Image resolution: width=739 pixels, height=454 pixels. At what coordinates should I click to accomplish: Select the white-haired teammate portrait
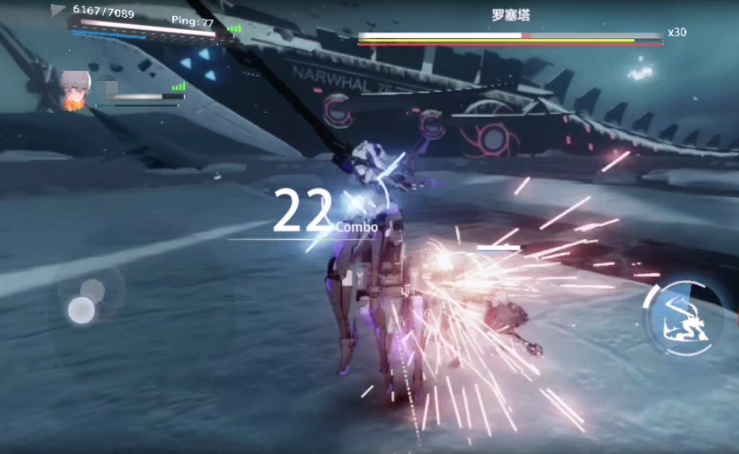click(x=76, y=88)
